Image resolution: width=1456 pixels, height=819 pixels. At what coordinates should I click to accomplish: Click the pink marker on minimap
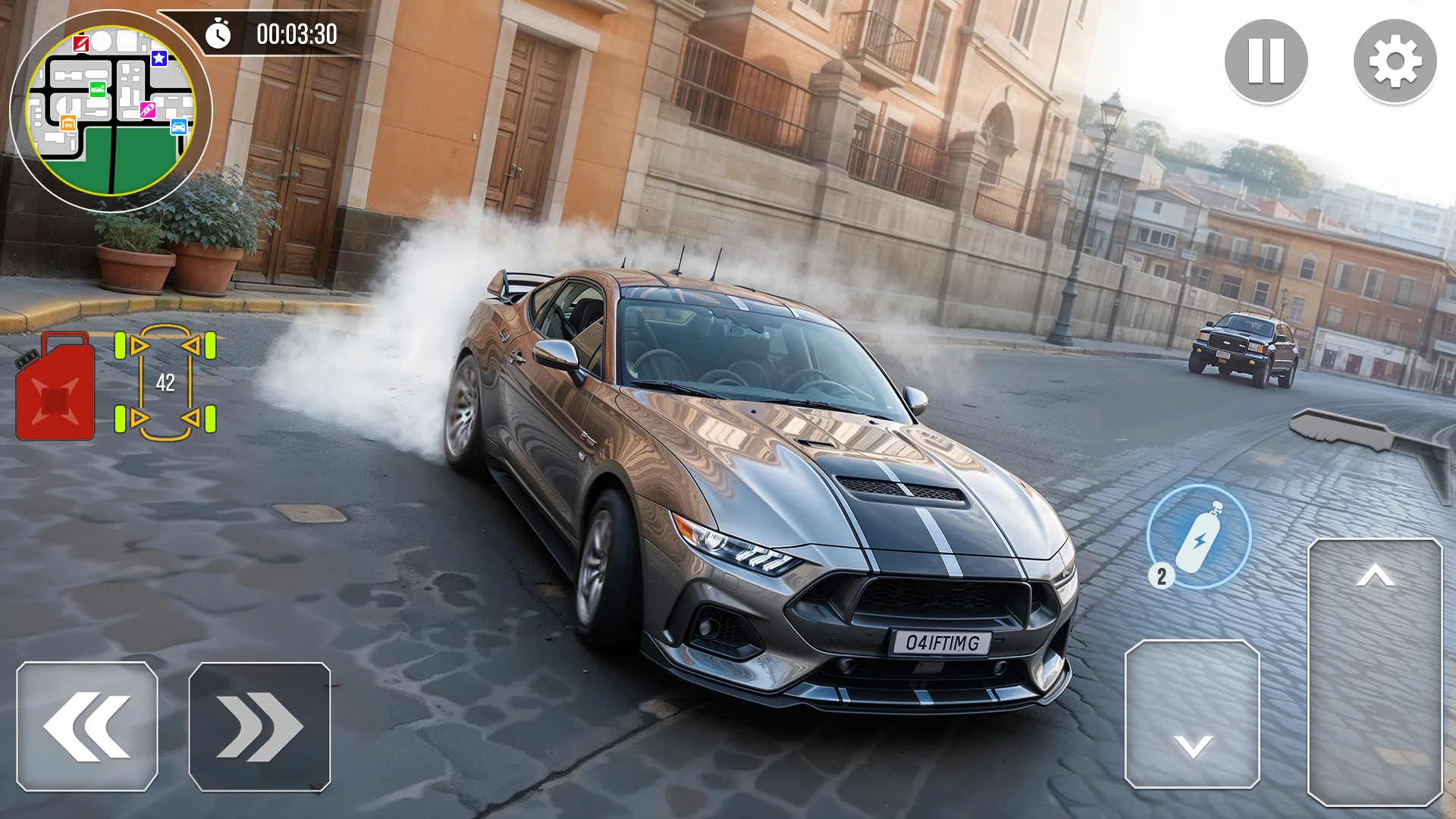147,111
